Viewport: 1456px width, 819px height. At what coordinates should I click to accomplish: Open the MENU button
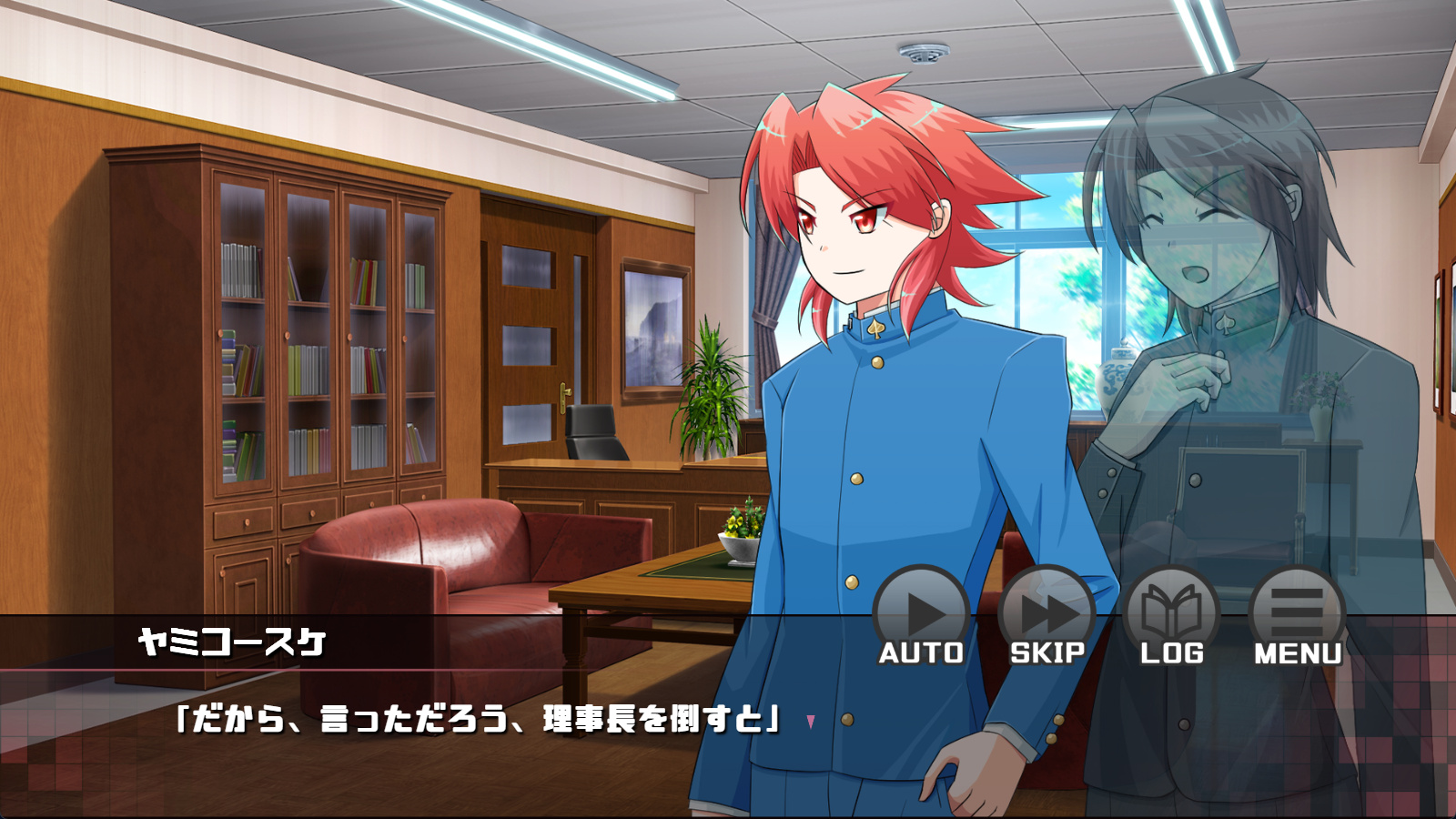point(1298,616)
